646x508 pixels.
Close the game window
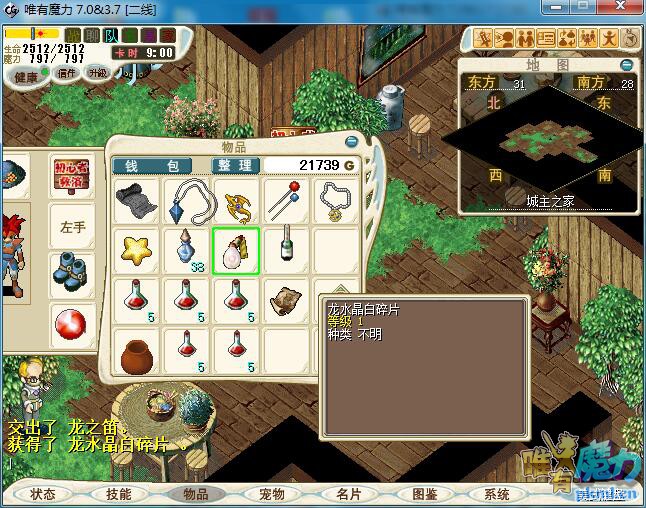tap(627, 9)
